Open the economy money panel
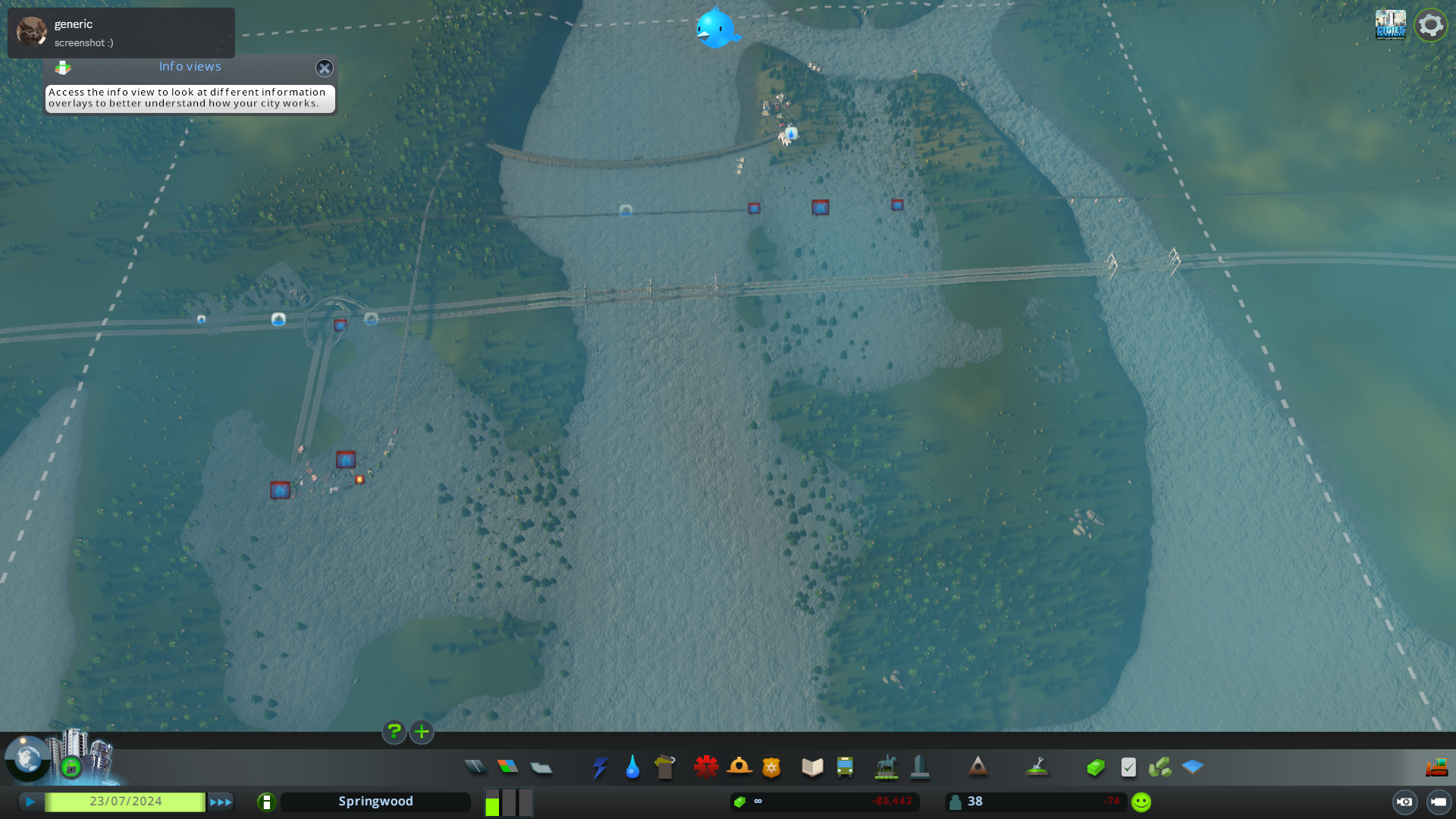Screen dimensions: 1456x819 tap(1096, 767)
